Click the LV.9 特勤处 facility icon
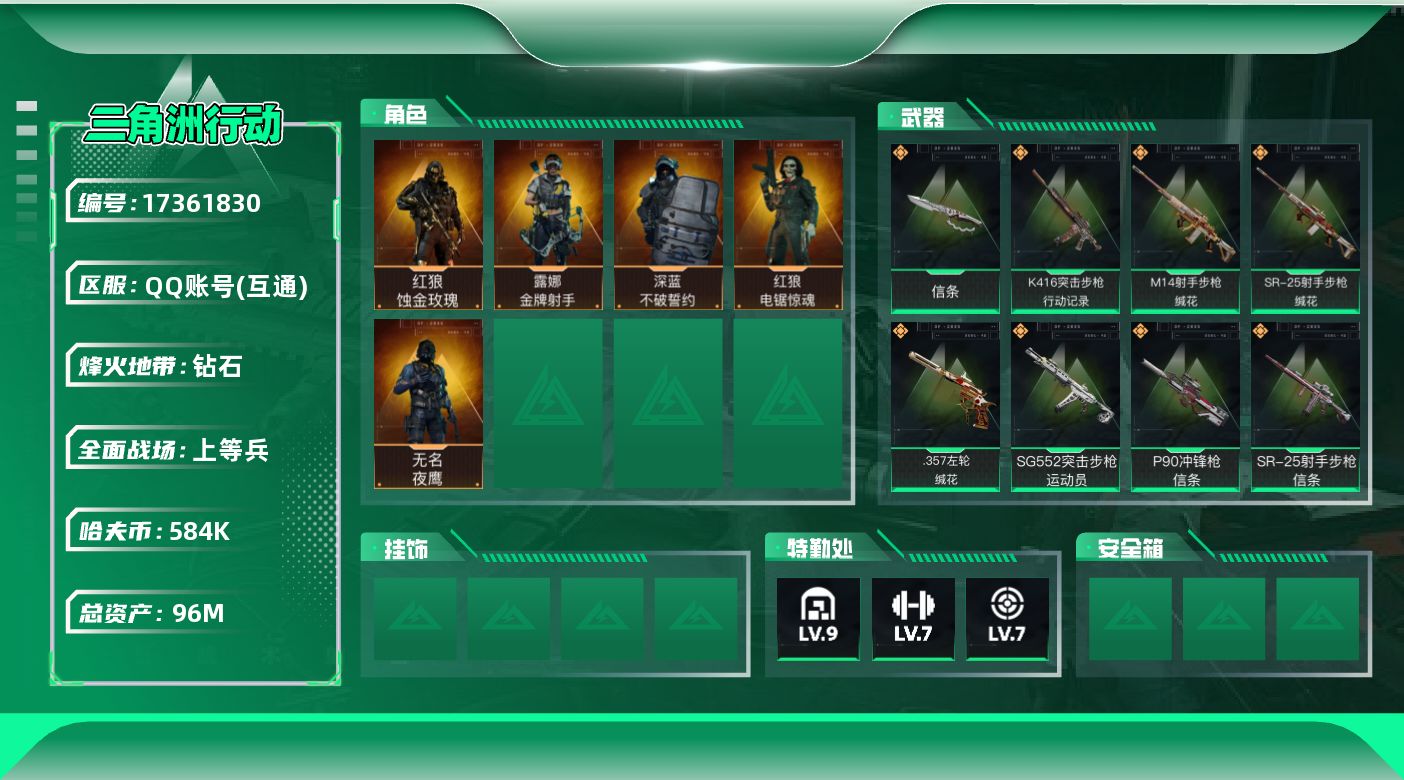1404x780 pixels. (x=818, y=618)
